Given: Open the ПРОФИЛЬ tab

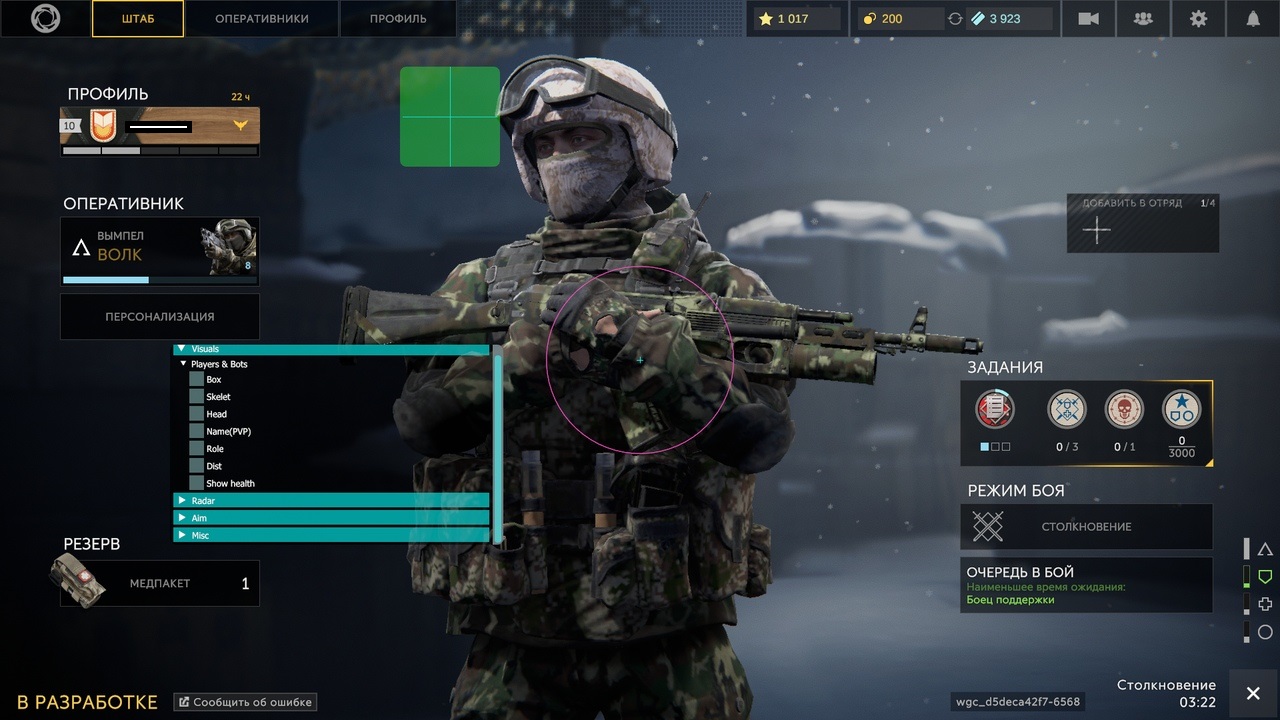Looking at the screenshot, I should tap(398, 19).
